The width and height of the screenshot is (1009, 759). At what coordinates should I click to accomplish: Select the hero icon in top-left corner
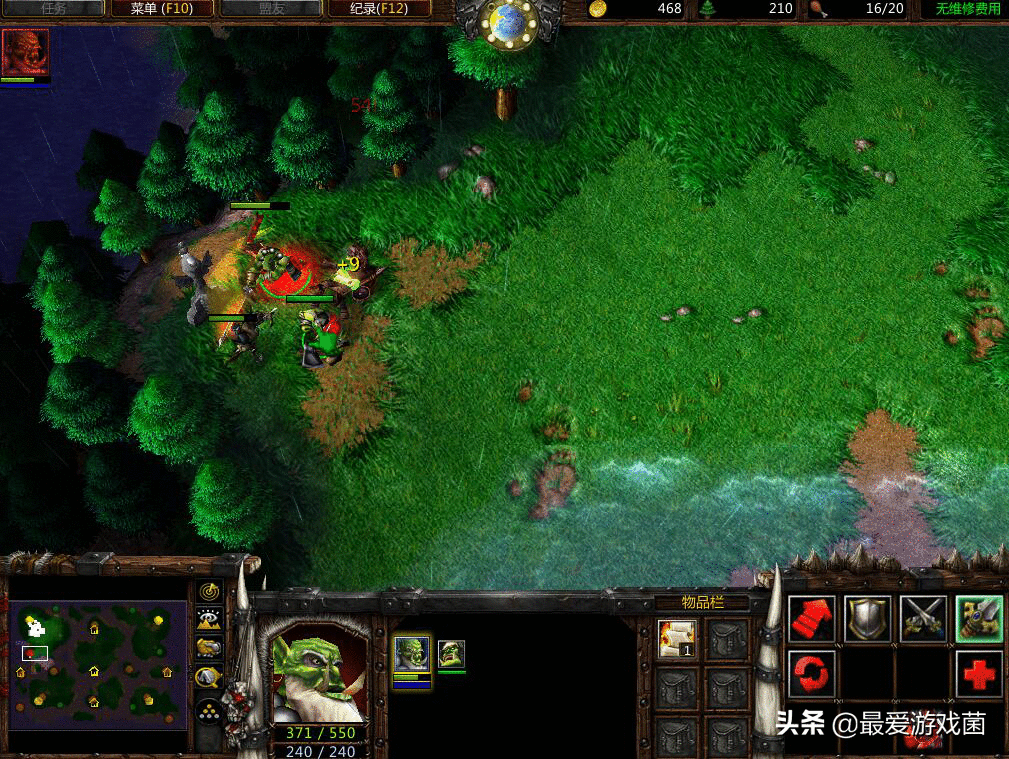click(x=25, y=53)
